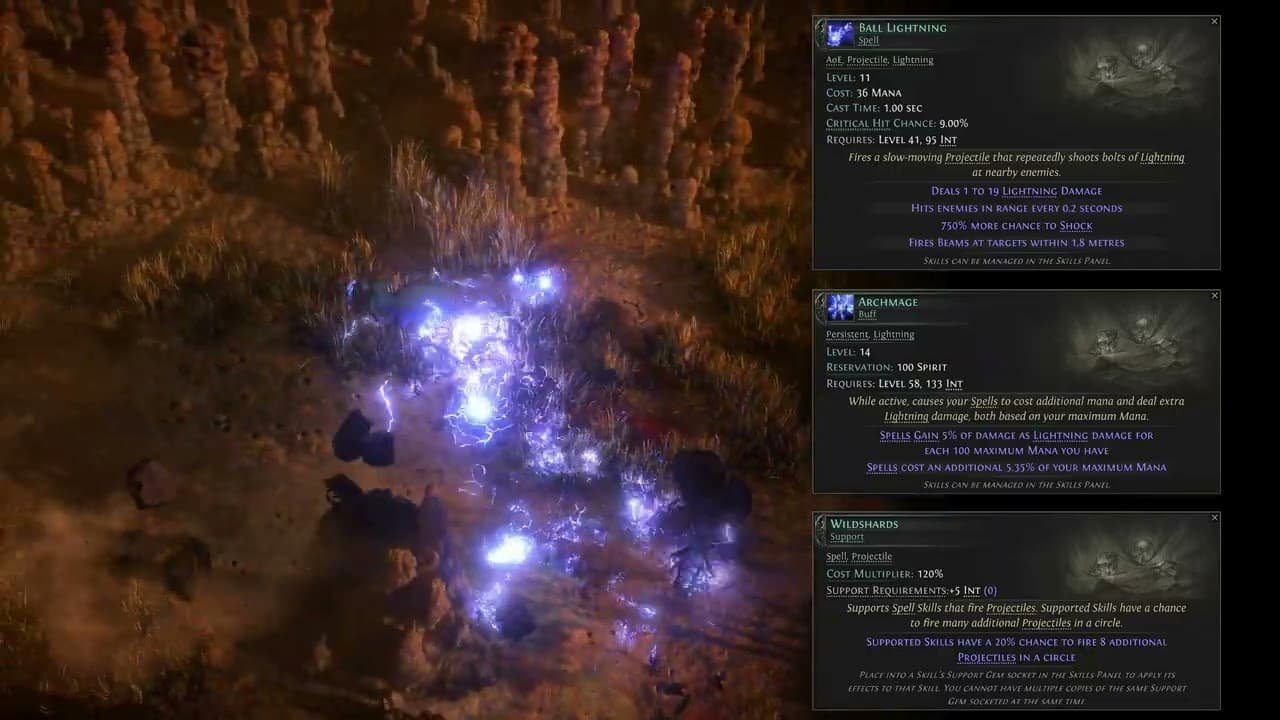This screenshot has height=720, width=1280.
Task: Close the Ball Lightning tooltip
Action: point(1215,21)
